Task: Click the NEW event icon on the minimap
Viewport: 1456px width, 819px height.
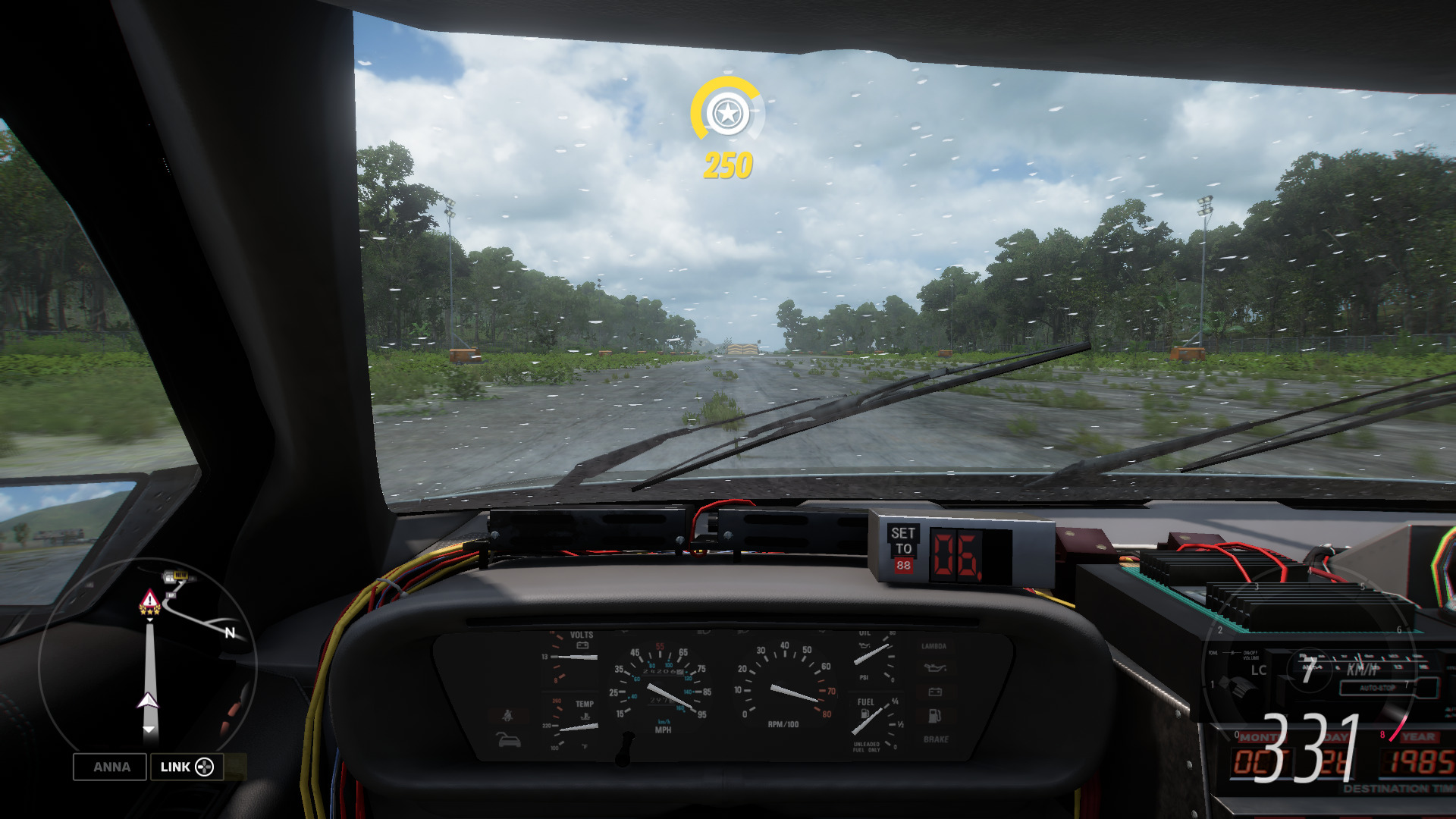Action: click(180, 575)
